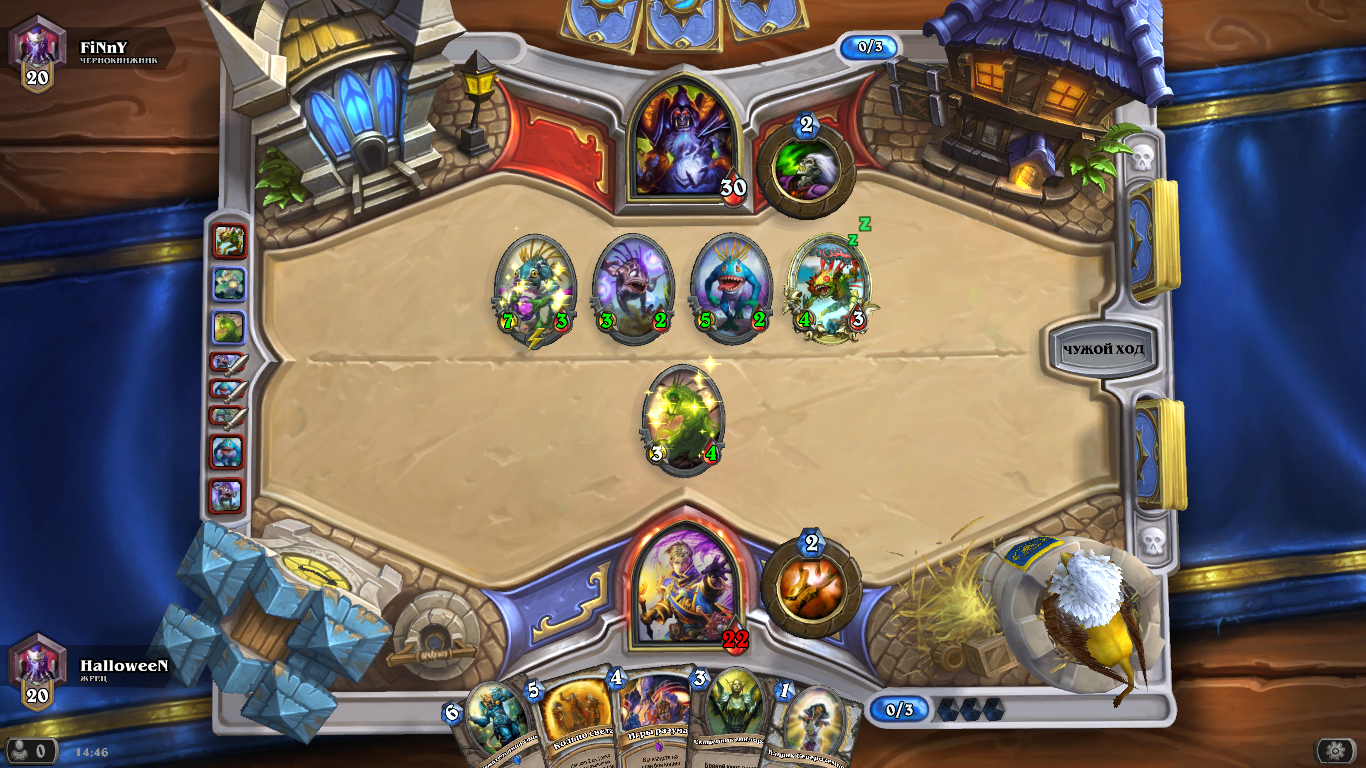Image resolution: width=1366 pixels, height=768 pixels.
Task: Target the enemy purple 3/2 murloc
Action: tap(633, 288)
